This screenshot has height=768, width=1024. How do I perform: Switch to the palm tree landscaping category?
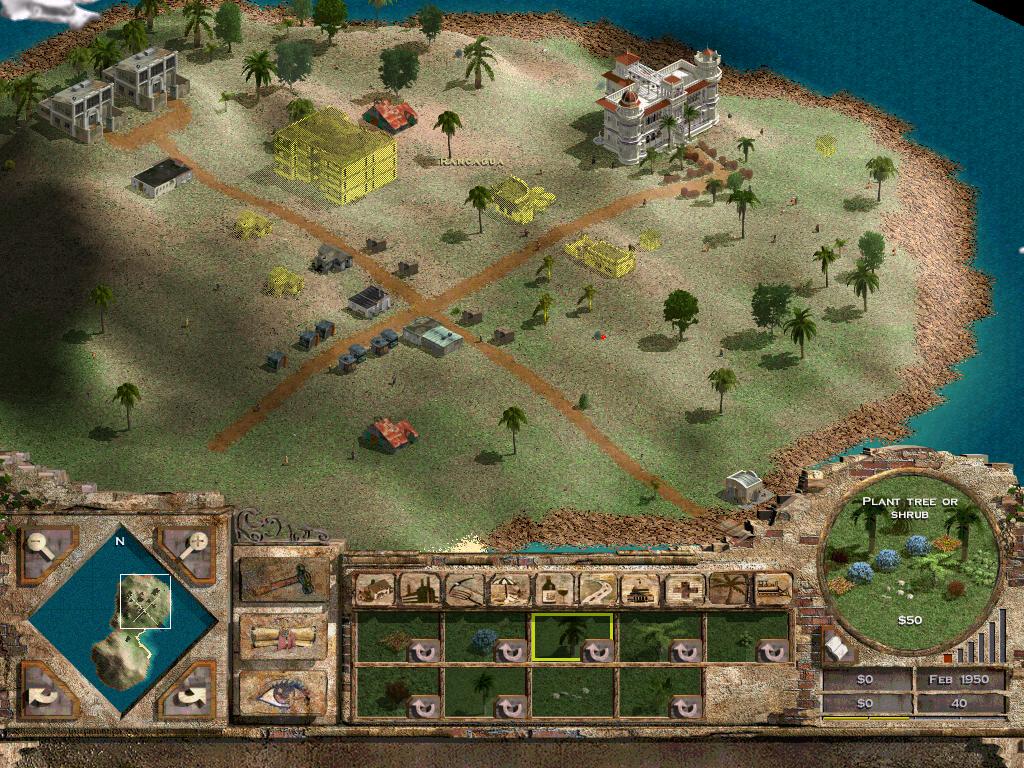pos(729,590)
